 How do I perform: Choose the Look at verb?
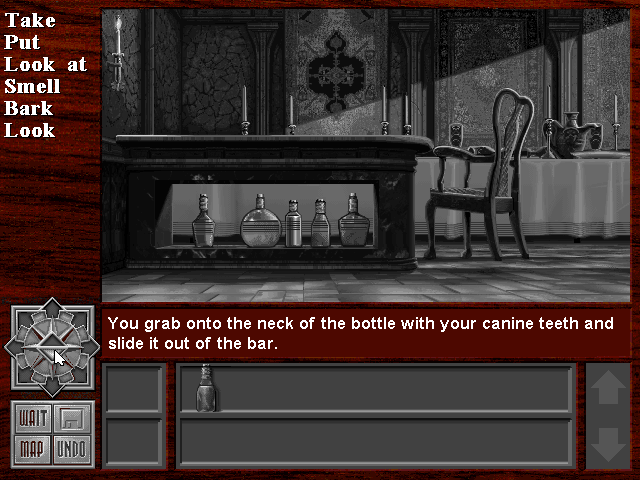(45, 64)
